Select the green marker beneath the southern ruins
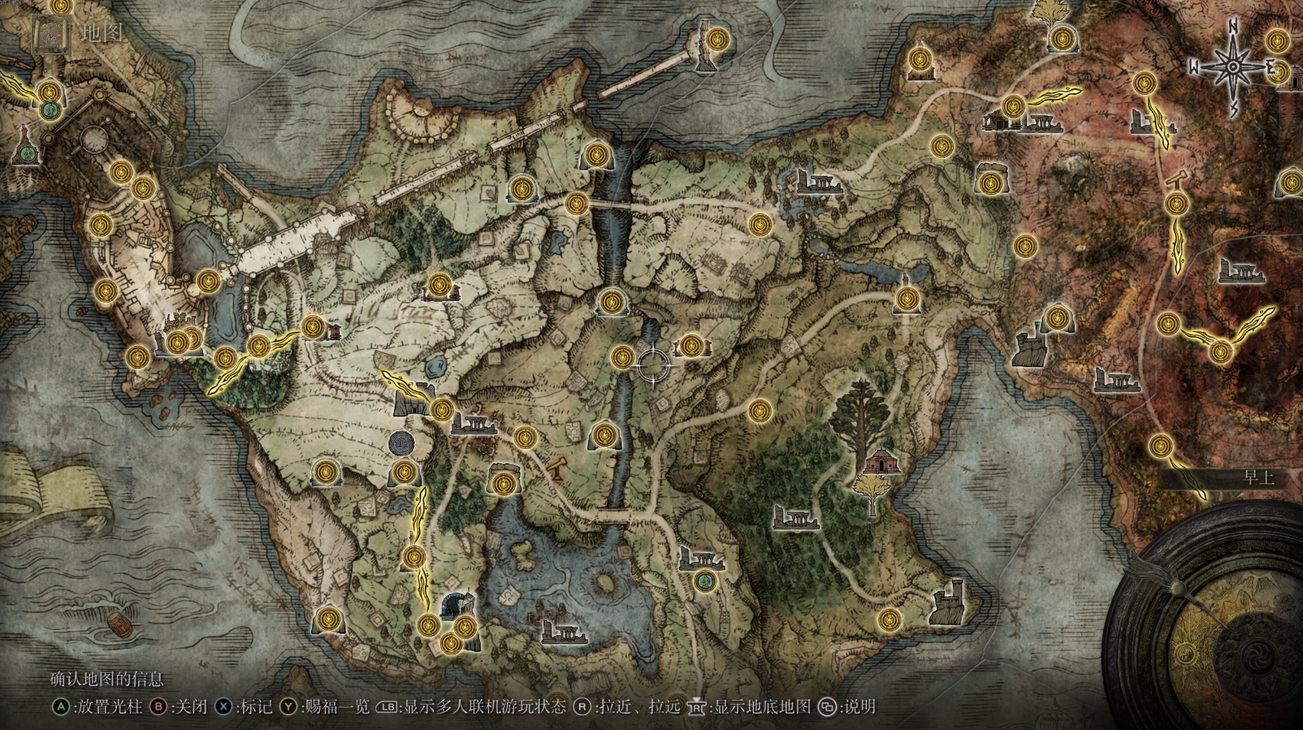 click(x=707, y=580)
